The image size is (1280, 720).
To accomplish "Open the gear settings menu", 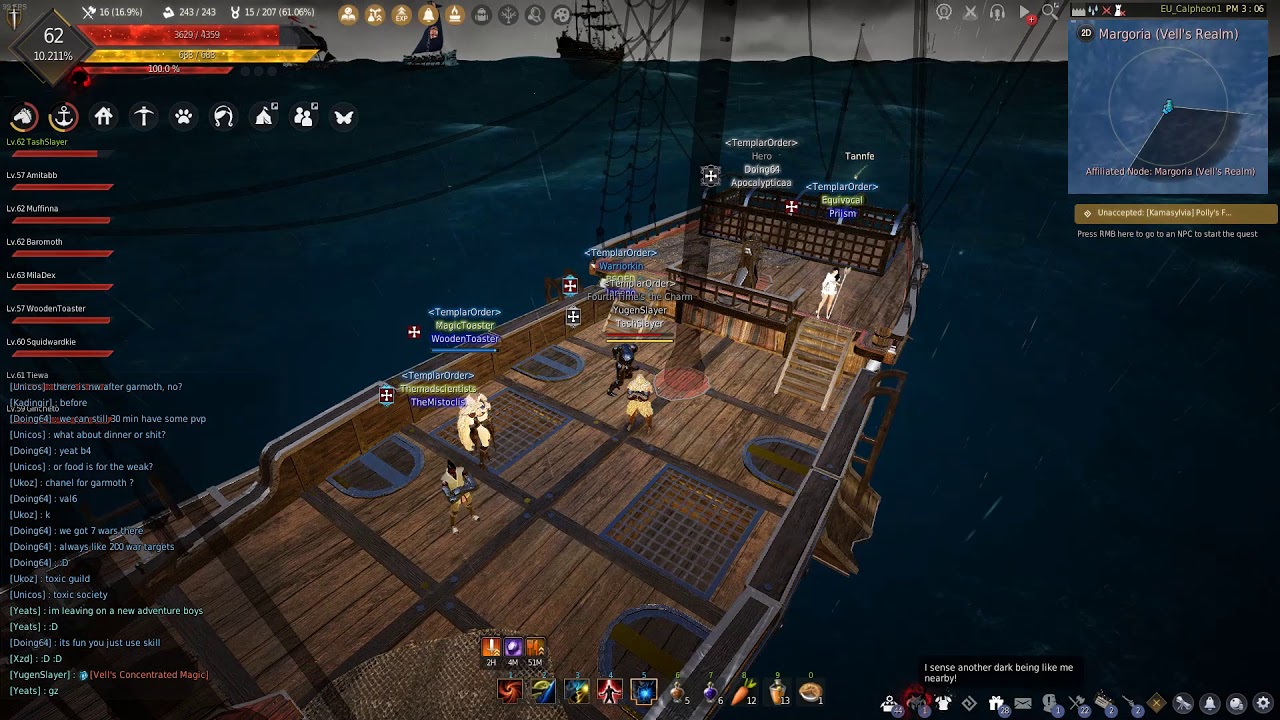I will 1263,704.
